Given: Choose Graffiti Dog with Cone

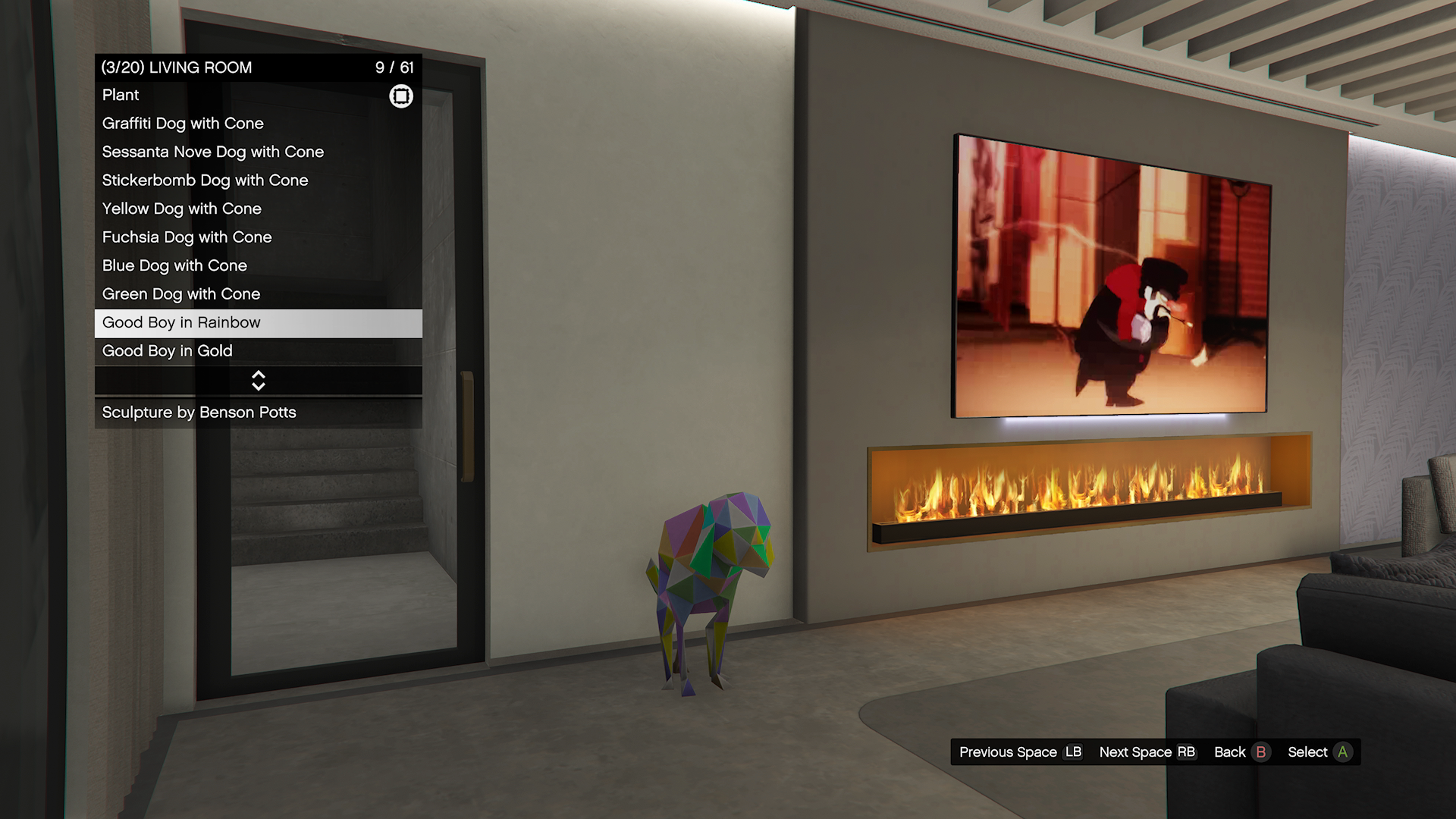Looking at the screenshot, I should (258, 124).
